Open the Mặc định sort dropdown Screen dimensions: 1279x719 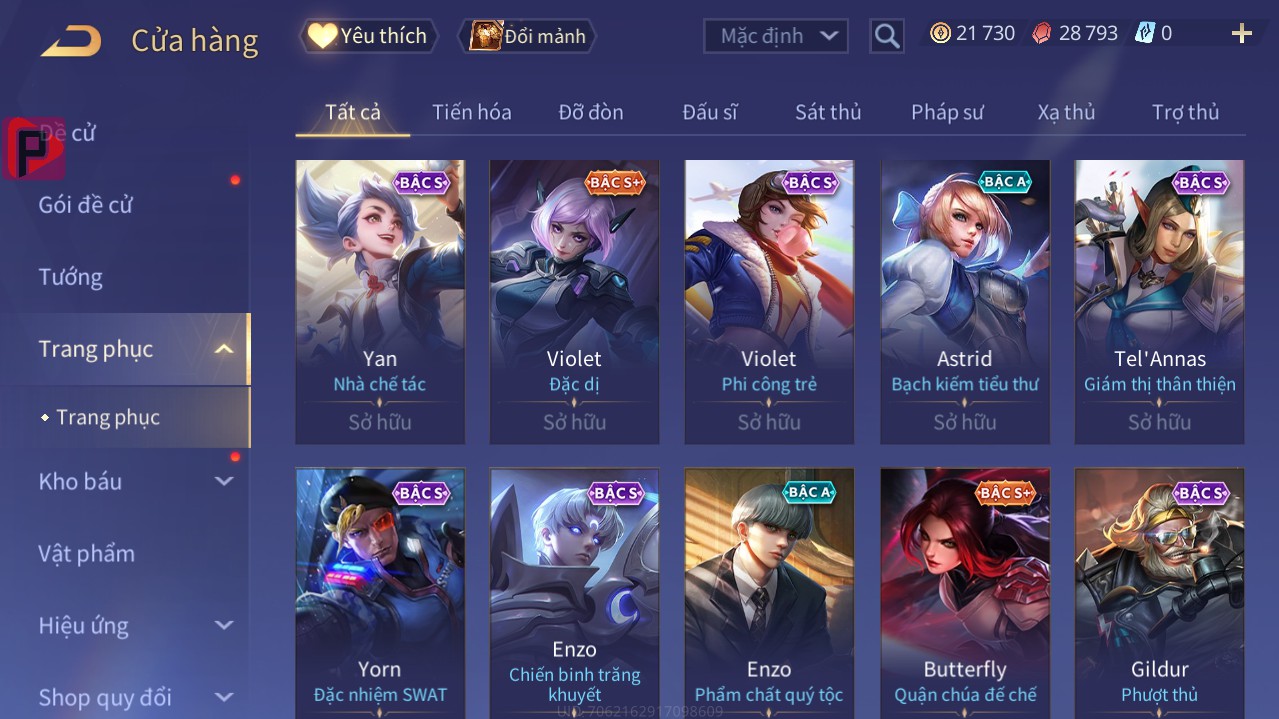click(x=776, y=36)
